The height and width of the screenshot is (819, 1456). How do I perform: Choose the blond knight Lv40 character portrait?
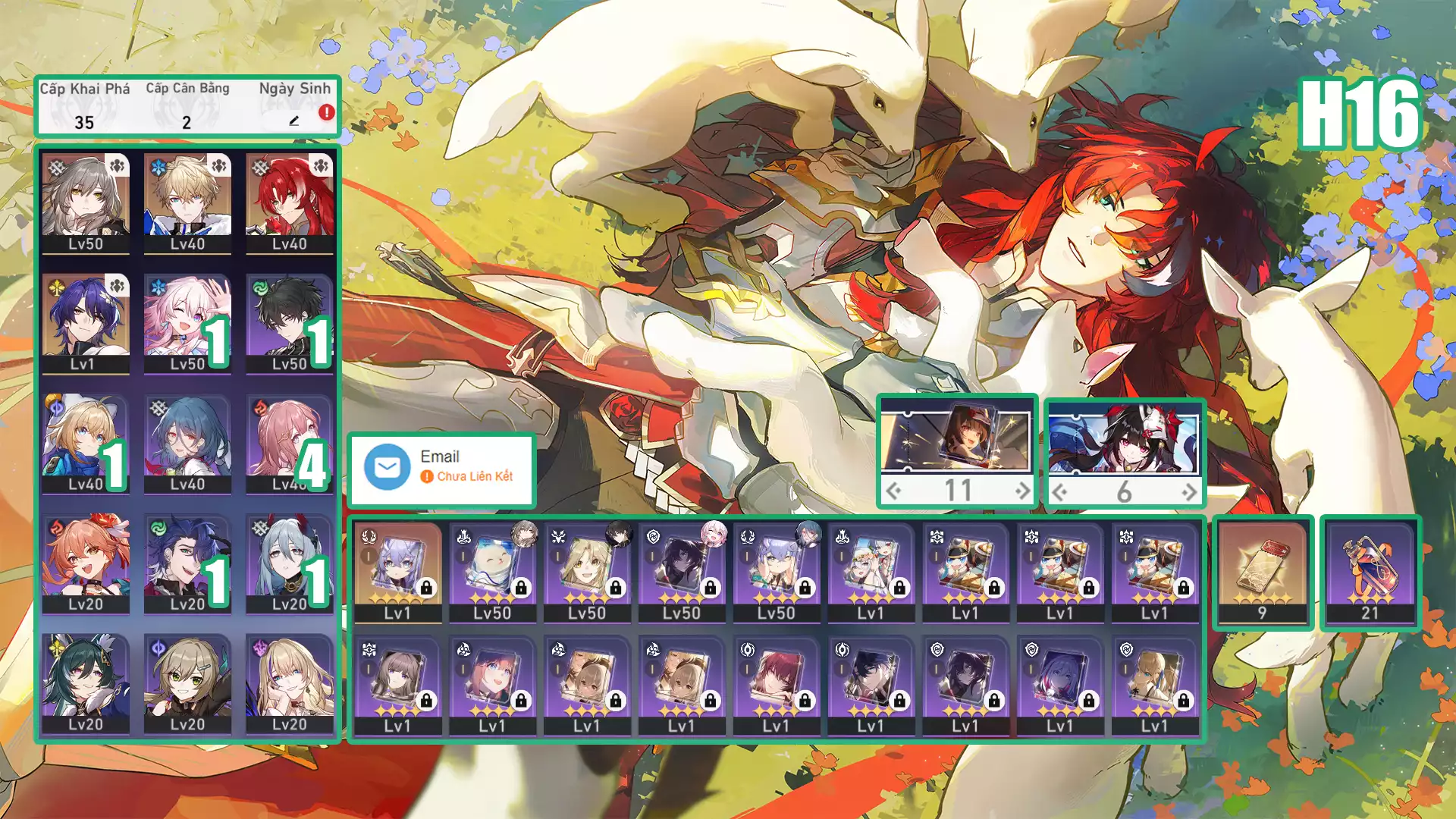[x=187, y=203]
